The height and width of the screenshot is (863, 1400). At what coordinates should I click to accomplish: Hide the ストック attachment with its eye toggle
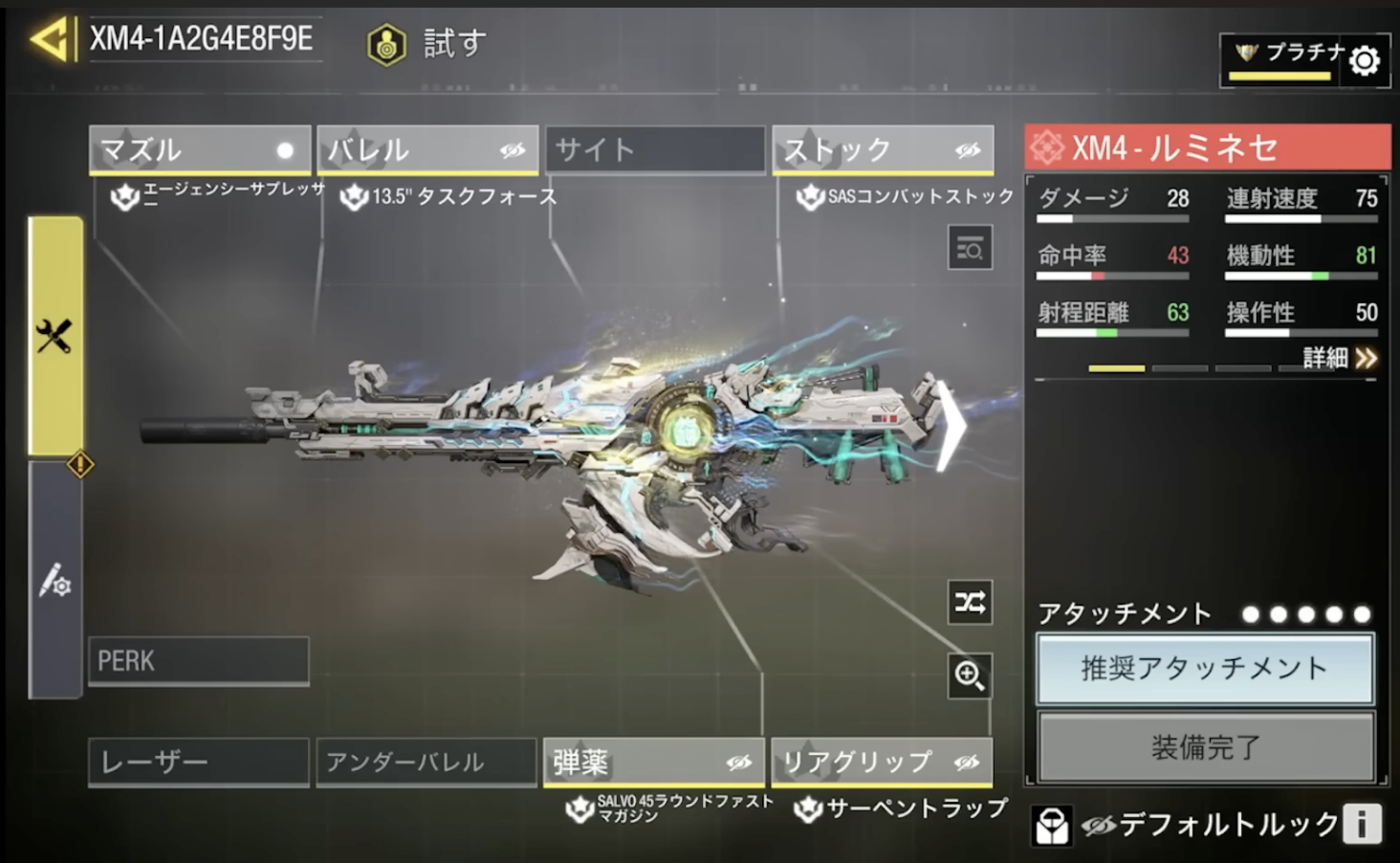[x=969, y=149]
